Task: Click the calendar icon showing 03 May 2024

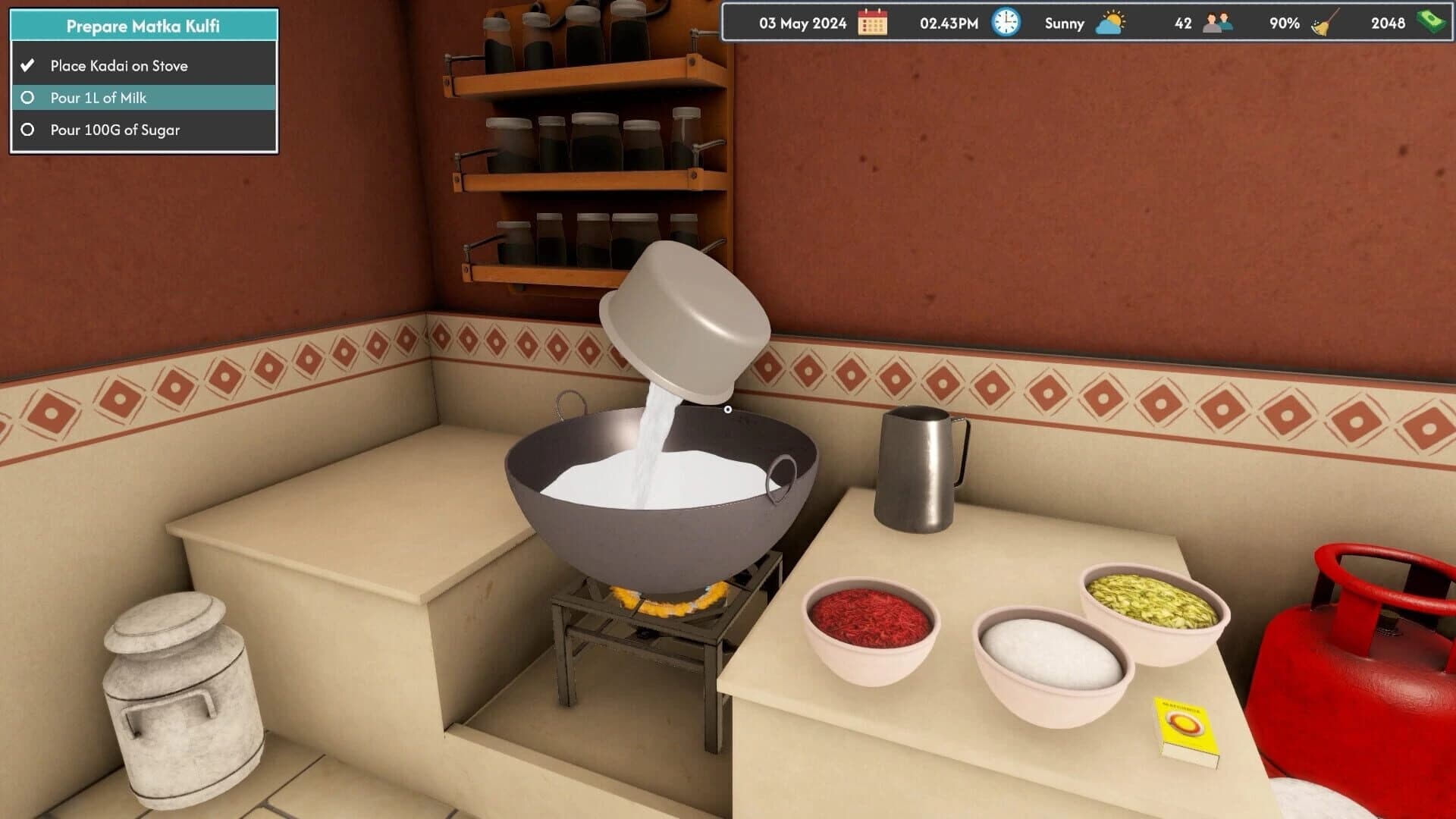Action: pyautogui.click(x=874, y=23)
